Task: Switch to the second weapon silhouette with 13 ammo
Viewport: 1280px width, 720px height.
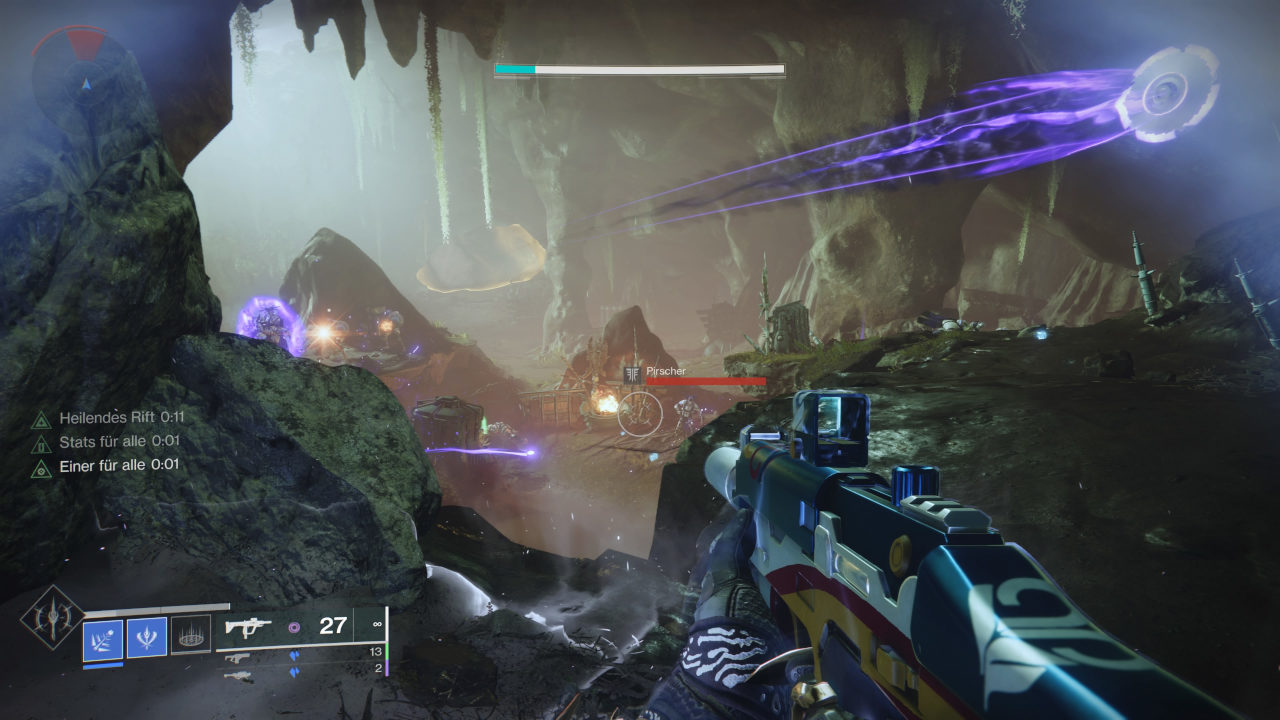Action: coord(236,657)
